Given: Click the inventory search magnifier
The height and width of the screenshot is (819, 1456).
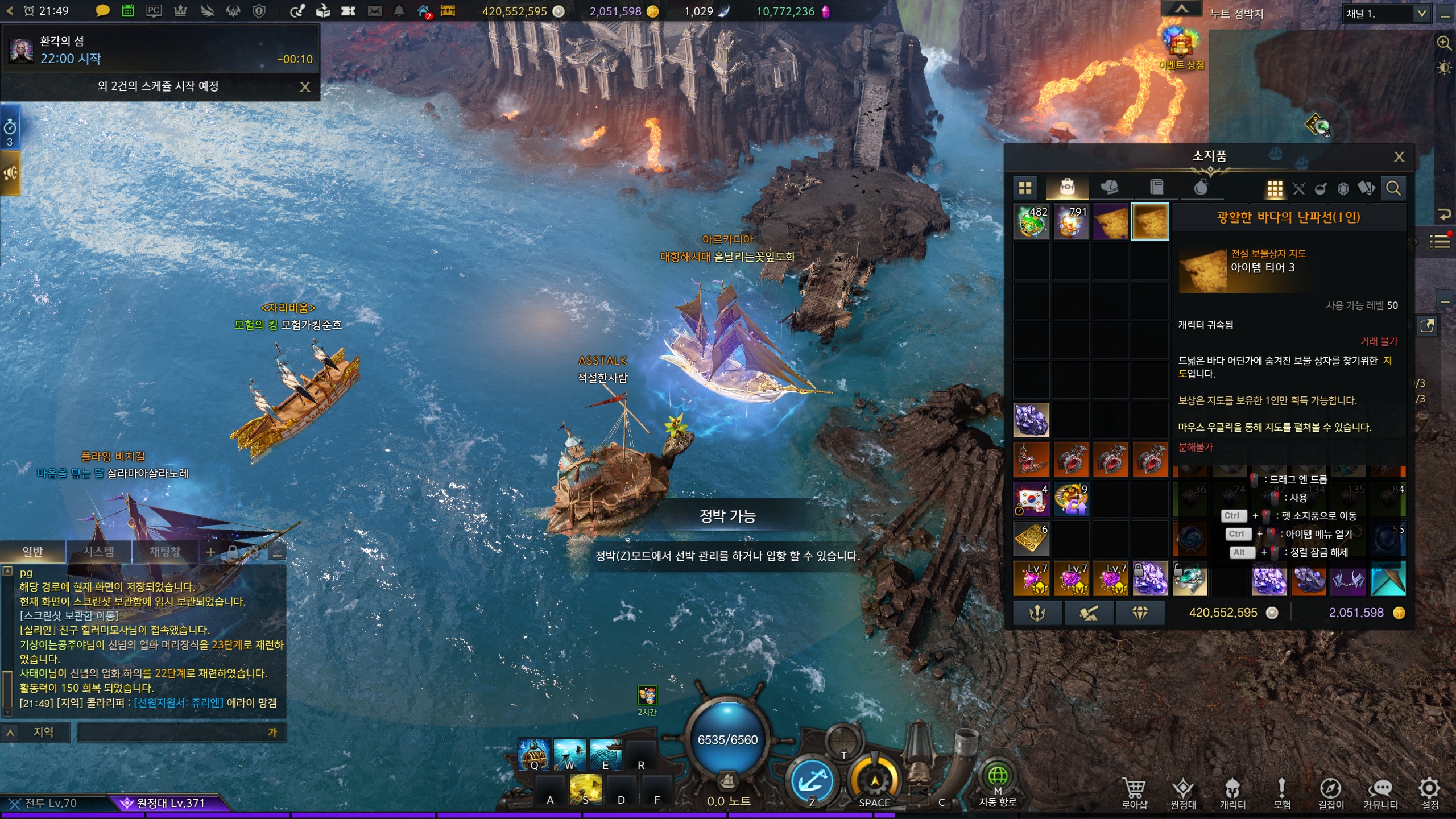Looking at the screenshot, I should (x=1393, y=188).
